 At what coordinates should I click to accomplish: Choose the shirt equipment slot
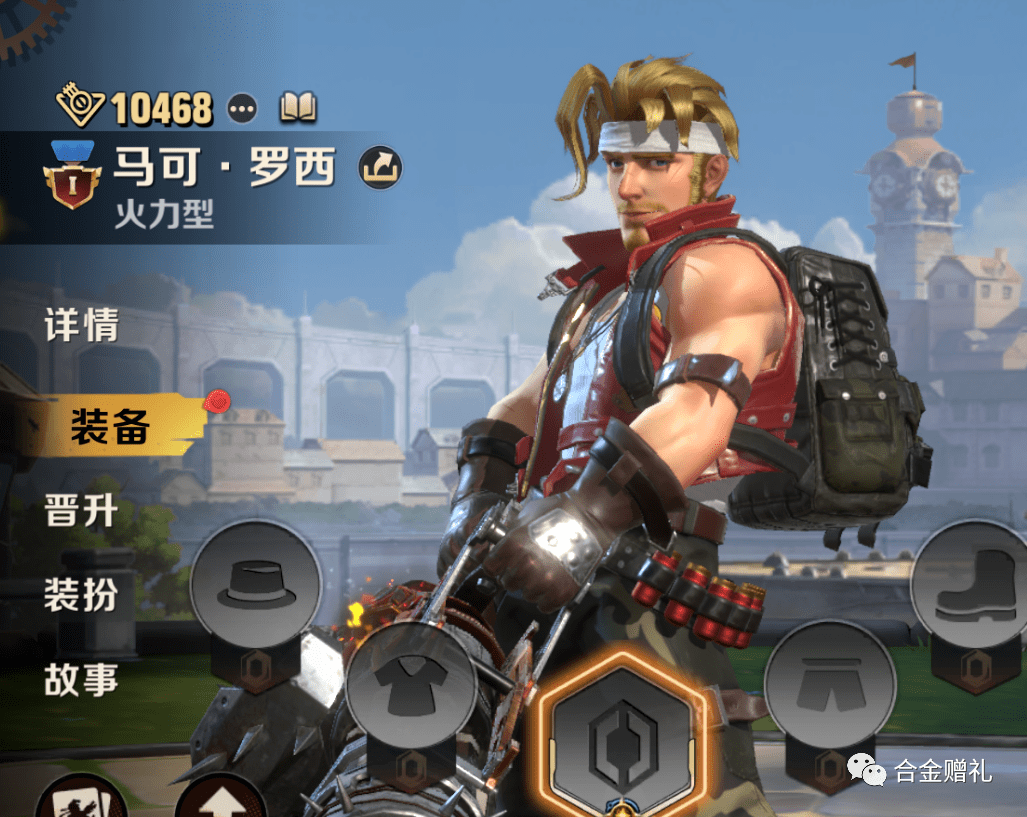pyautogui.click(x=411, y=686)
